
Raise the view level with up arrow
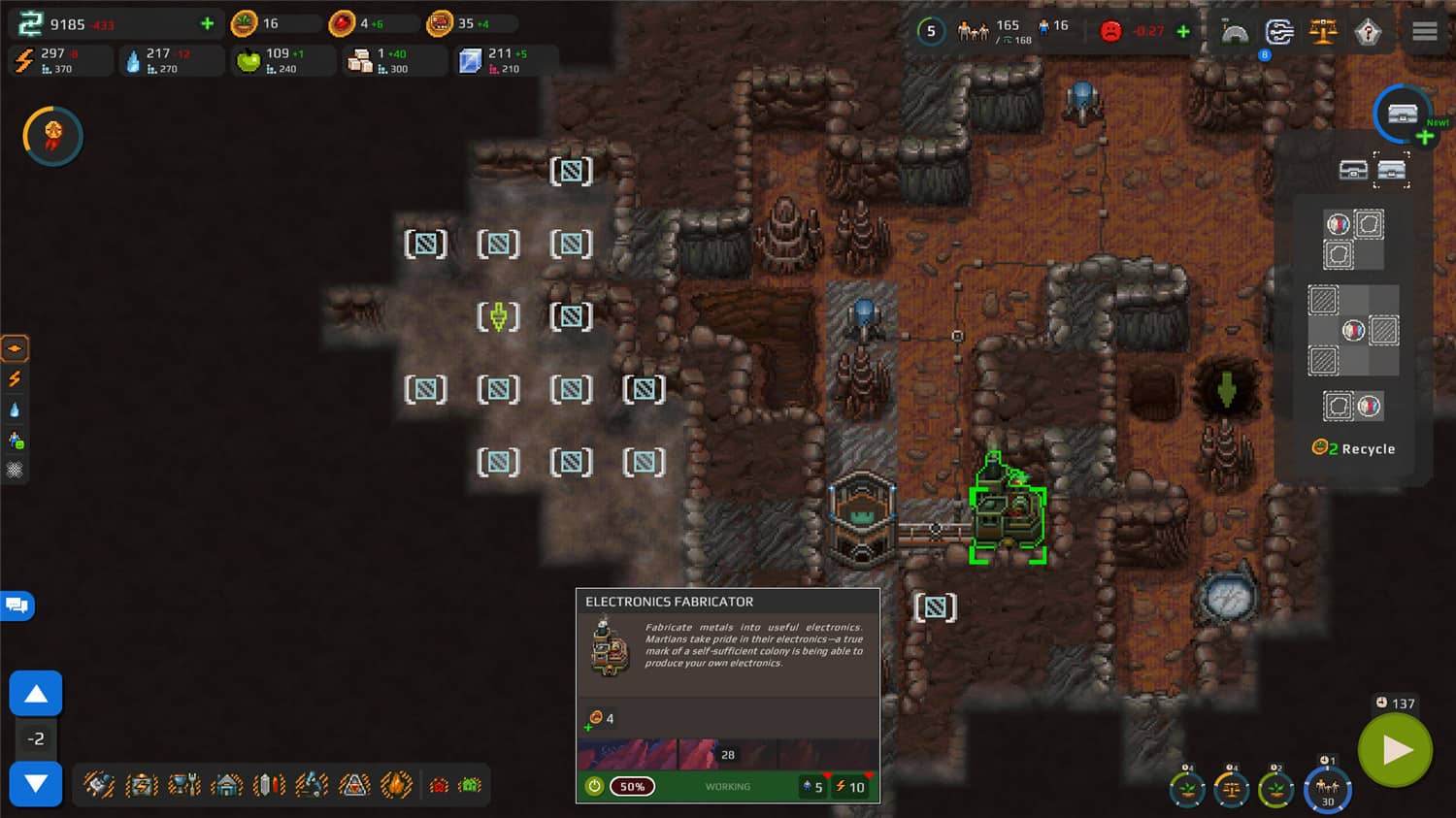pyautogui.click(x=36, y=692)
